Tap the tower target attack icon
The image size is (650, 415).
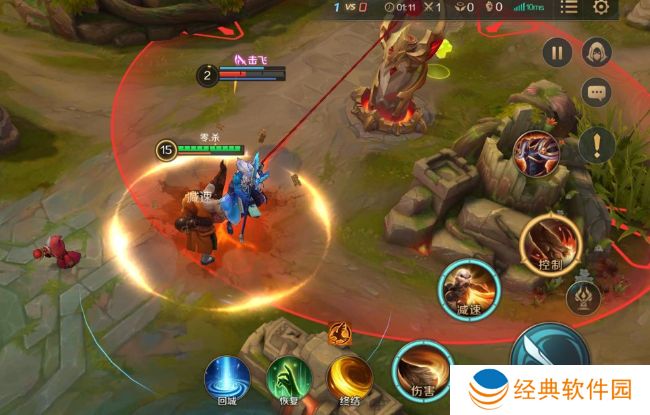tap(584, 298)
